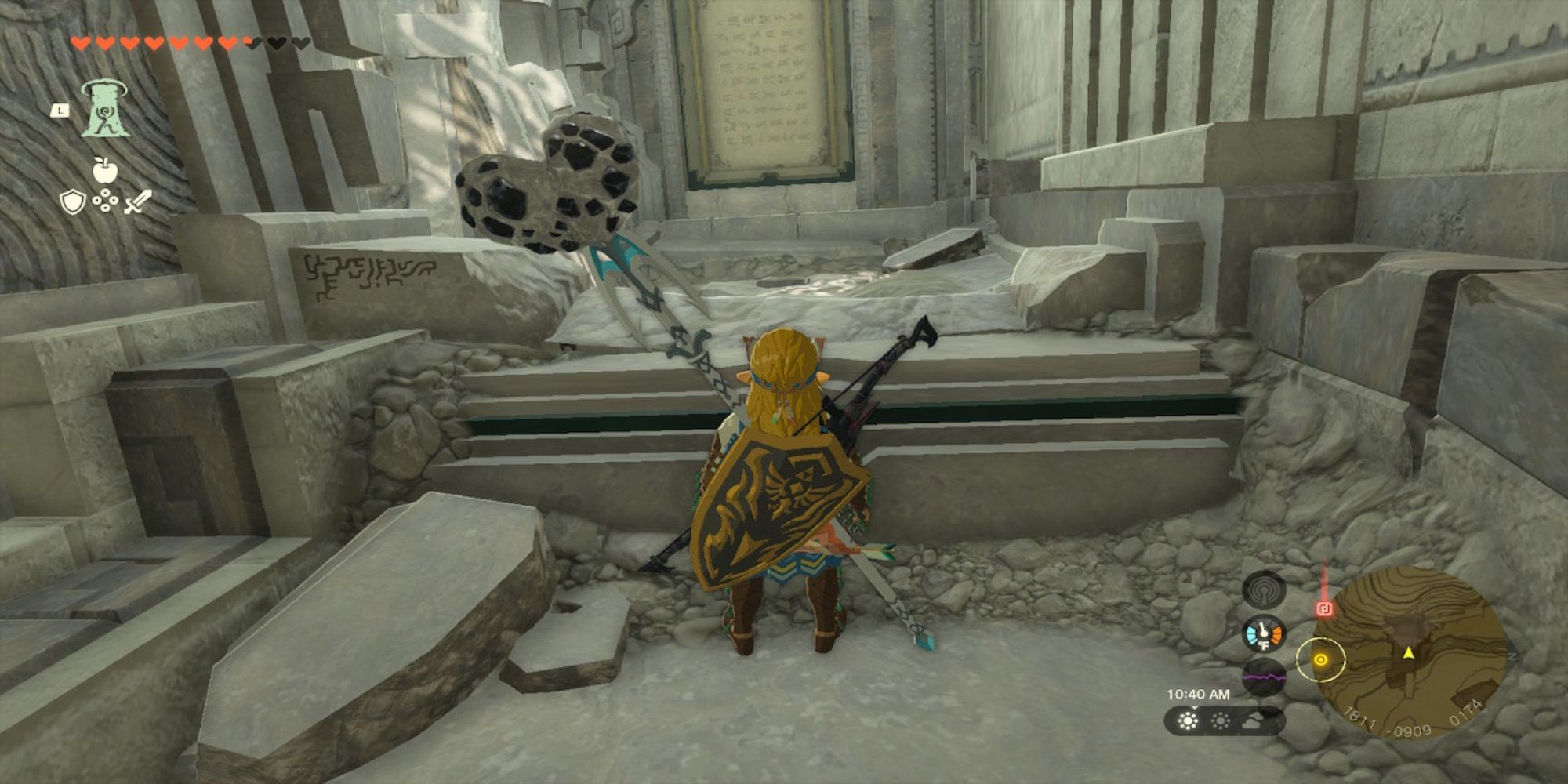Click the temperature gauge thermometer icon
This screenshot has height=784, width=1568.
coord(1263,633)
